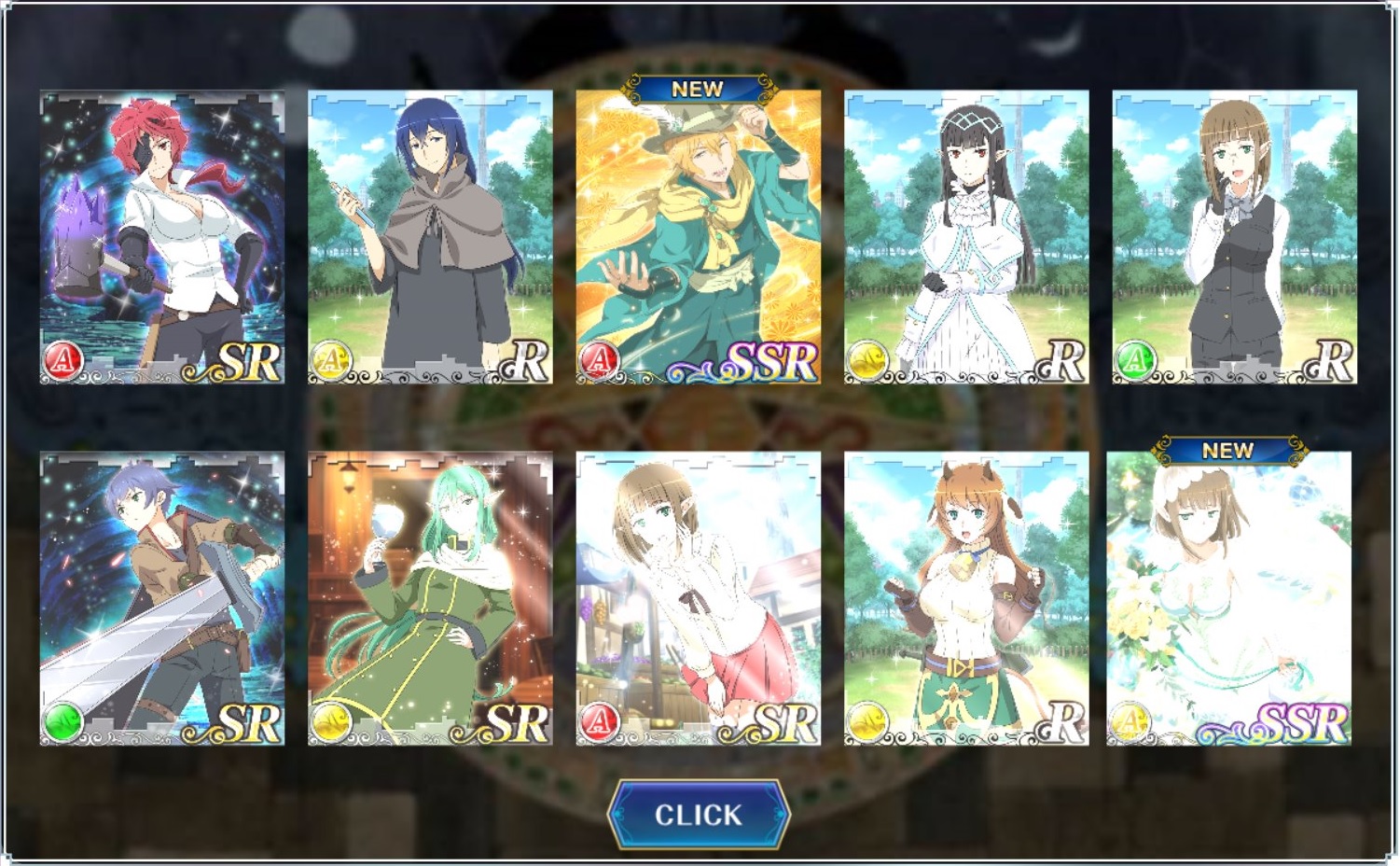This screenshot has height=866, width=1400.
Task: Open the new wedding dress SSR card
Action: [1228, 598]
